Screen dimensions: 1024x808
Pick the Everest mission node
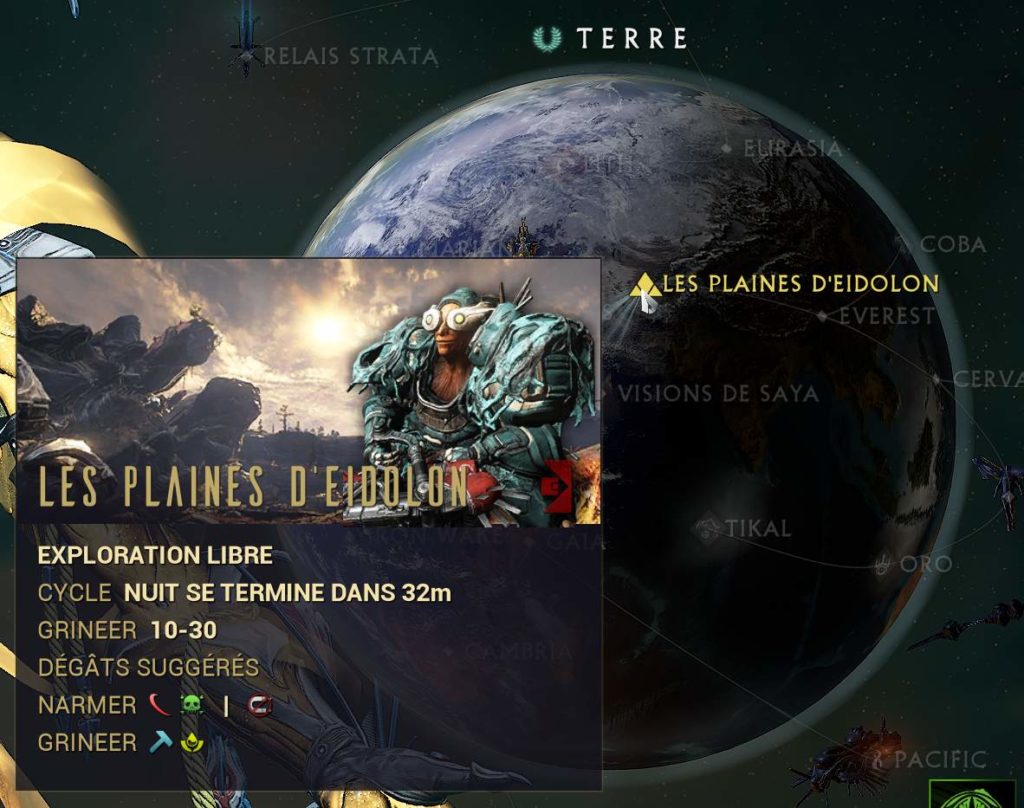[x=823, y=316]
